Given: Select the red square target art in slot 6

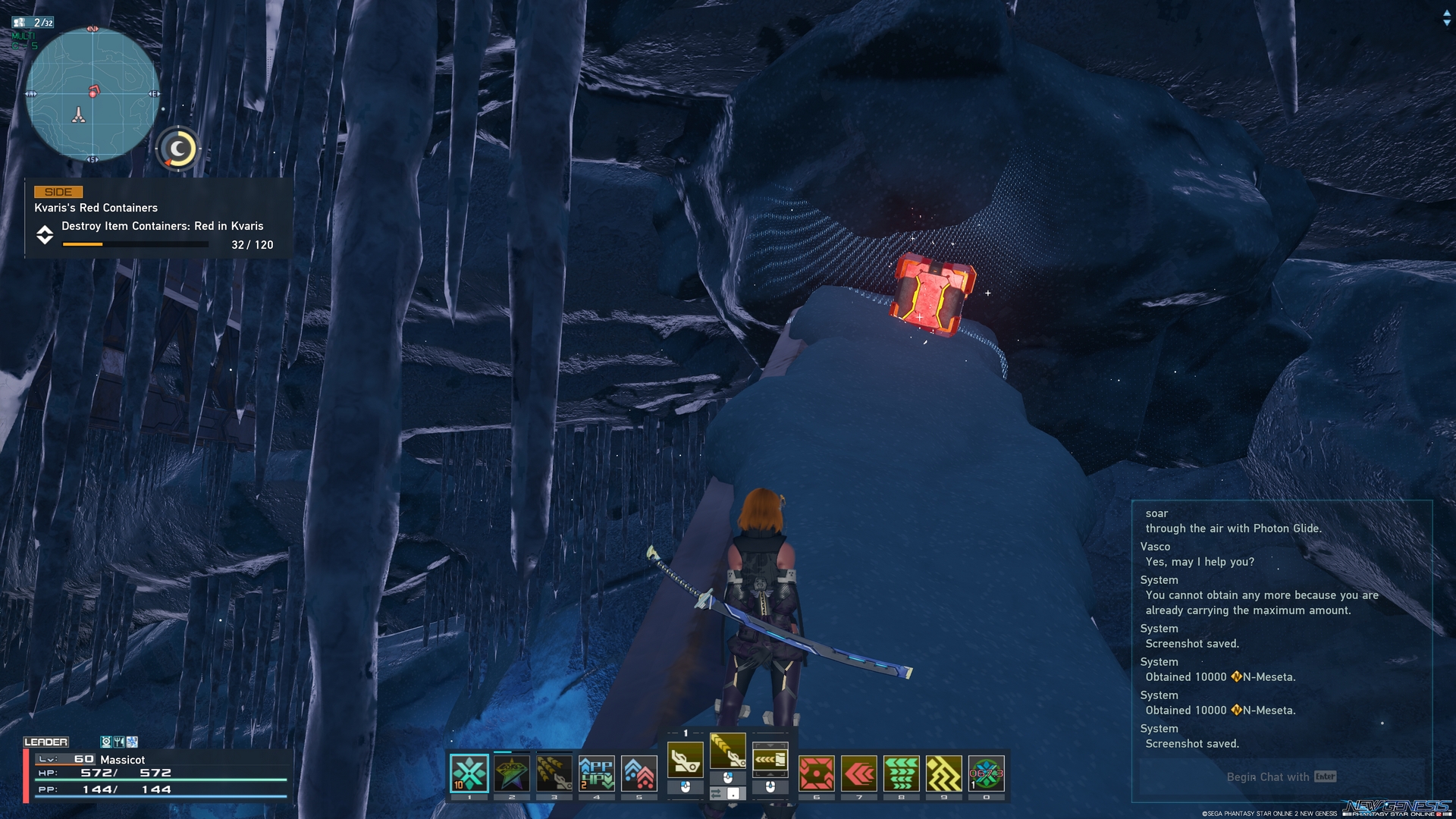Looking at the screenshot, I should [817, 773].
